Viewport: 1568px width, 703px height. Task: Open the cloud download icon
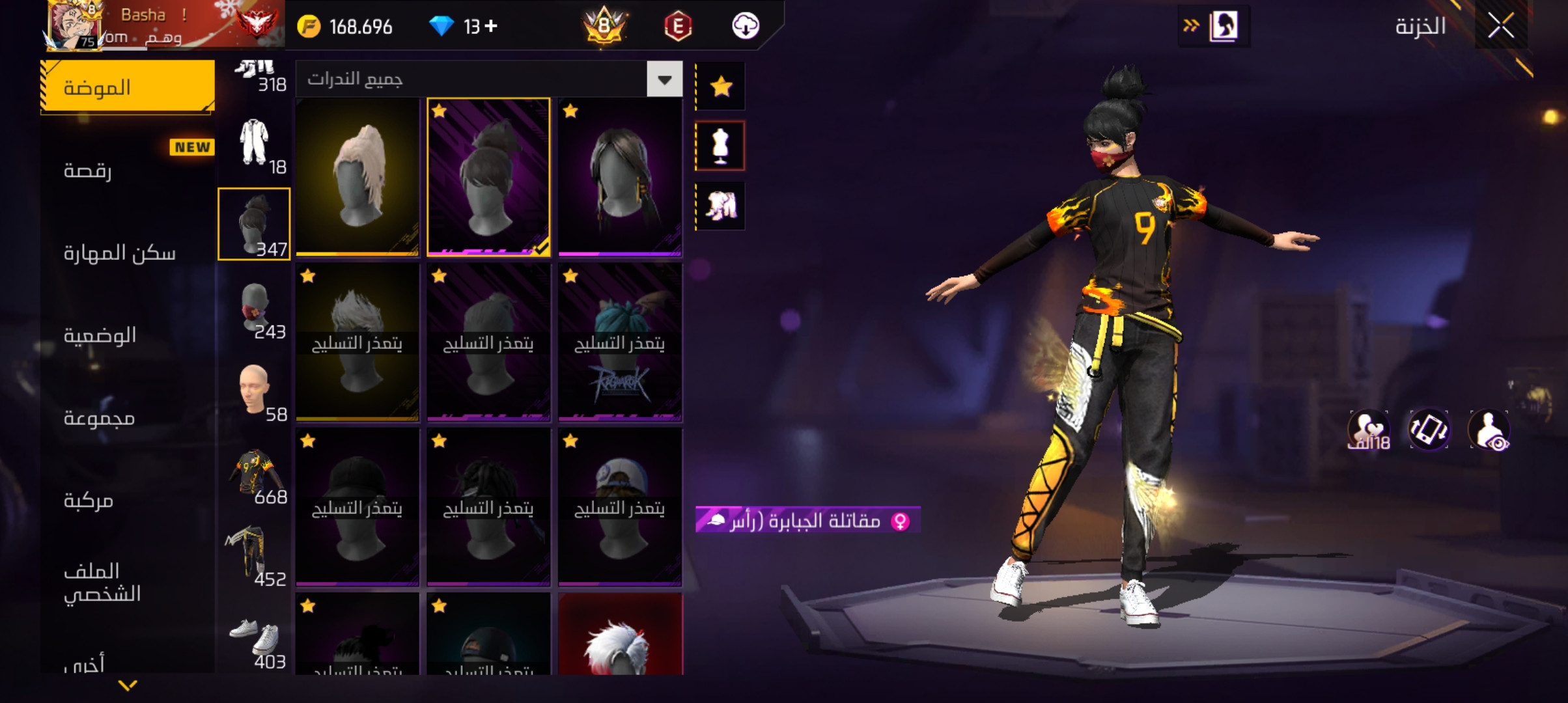[x=746, y=27]
